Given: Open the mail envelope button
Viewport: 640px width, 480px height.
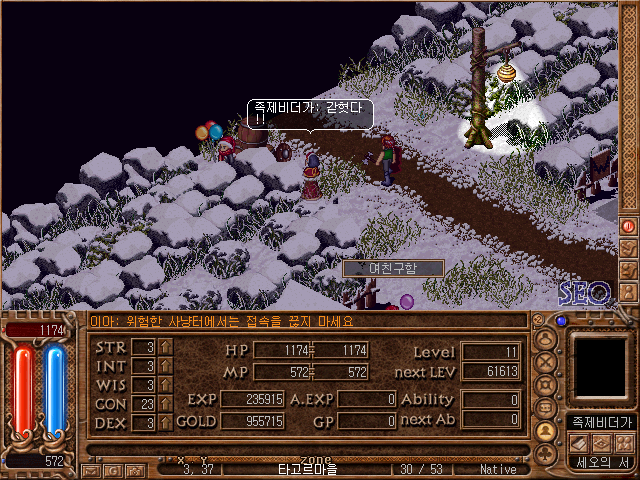Looking at the screenshot, I should tap(93, 468).
